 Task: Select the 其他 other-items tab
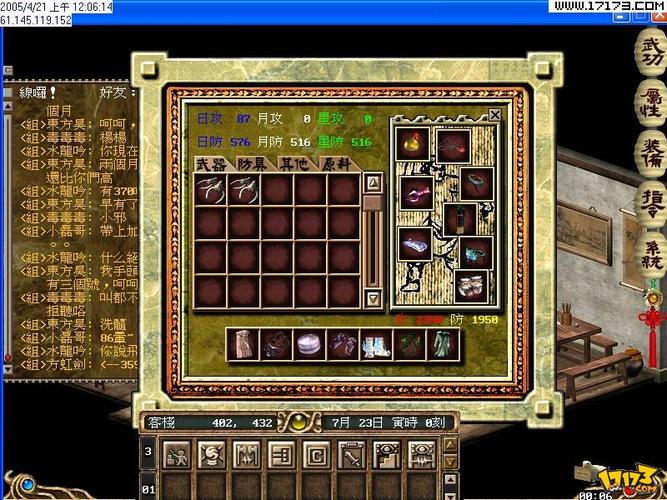(x=294, y=164)
